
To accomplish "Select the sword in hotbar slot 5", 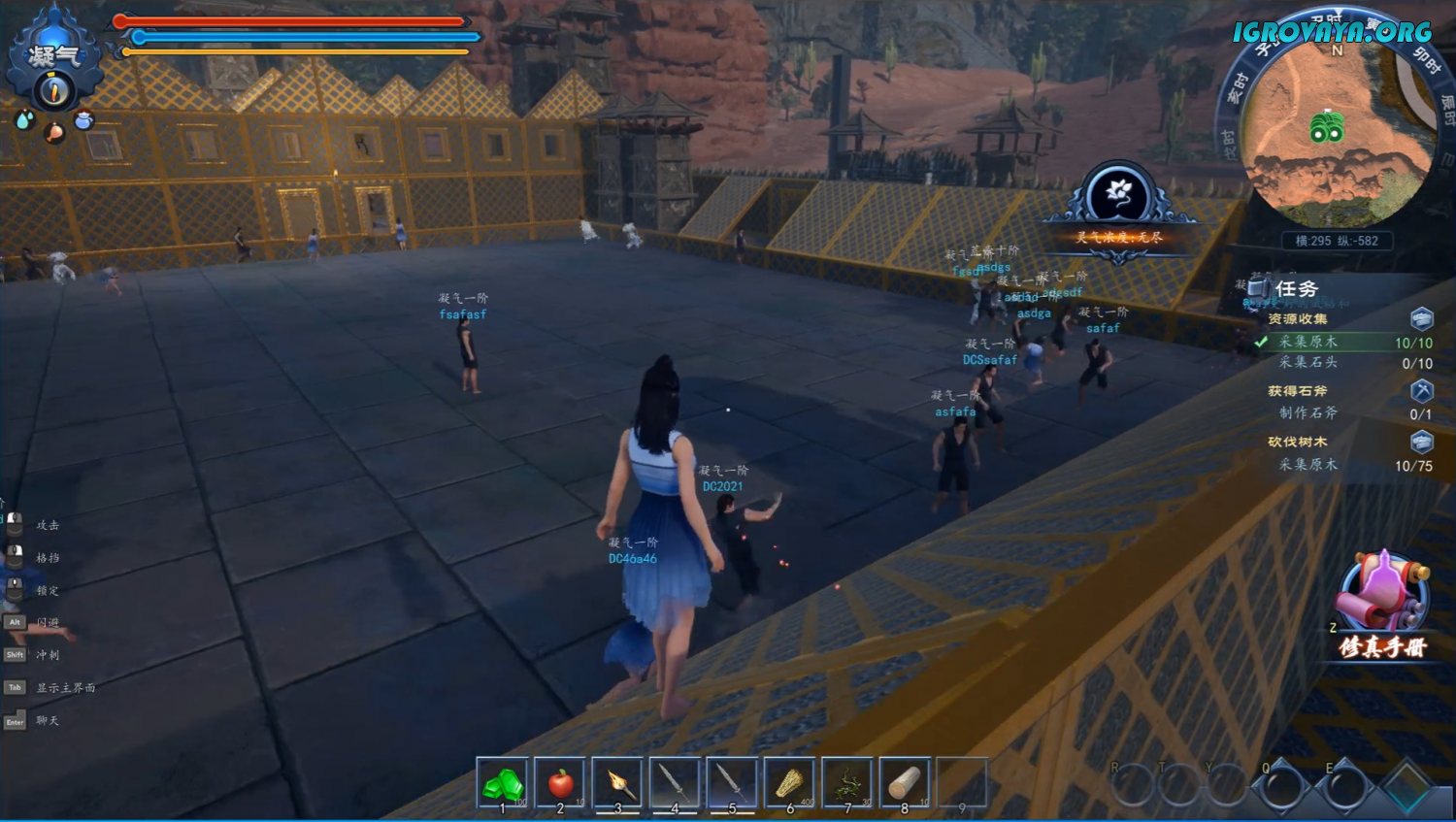I will click(732, 783).
